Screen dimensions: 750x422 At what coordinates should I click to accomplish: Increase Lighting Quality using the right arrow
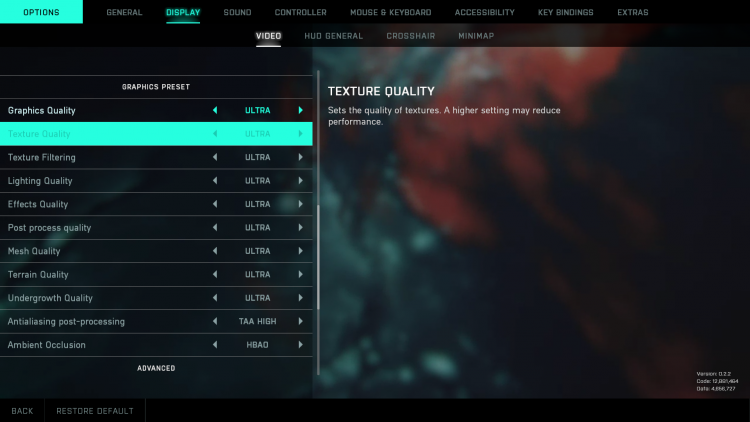[300, 181]
